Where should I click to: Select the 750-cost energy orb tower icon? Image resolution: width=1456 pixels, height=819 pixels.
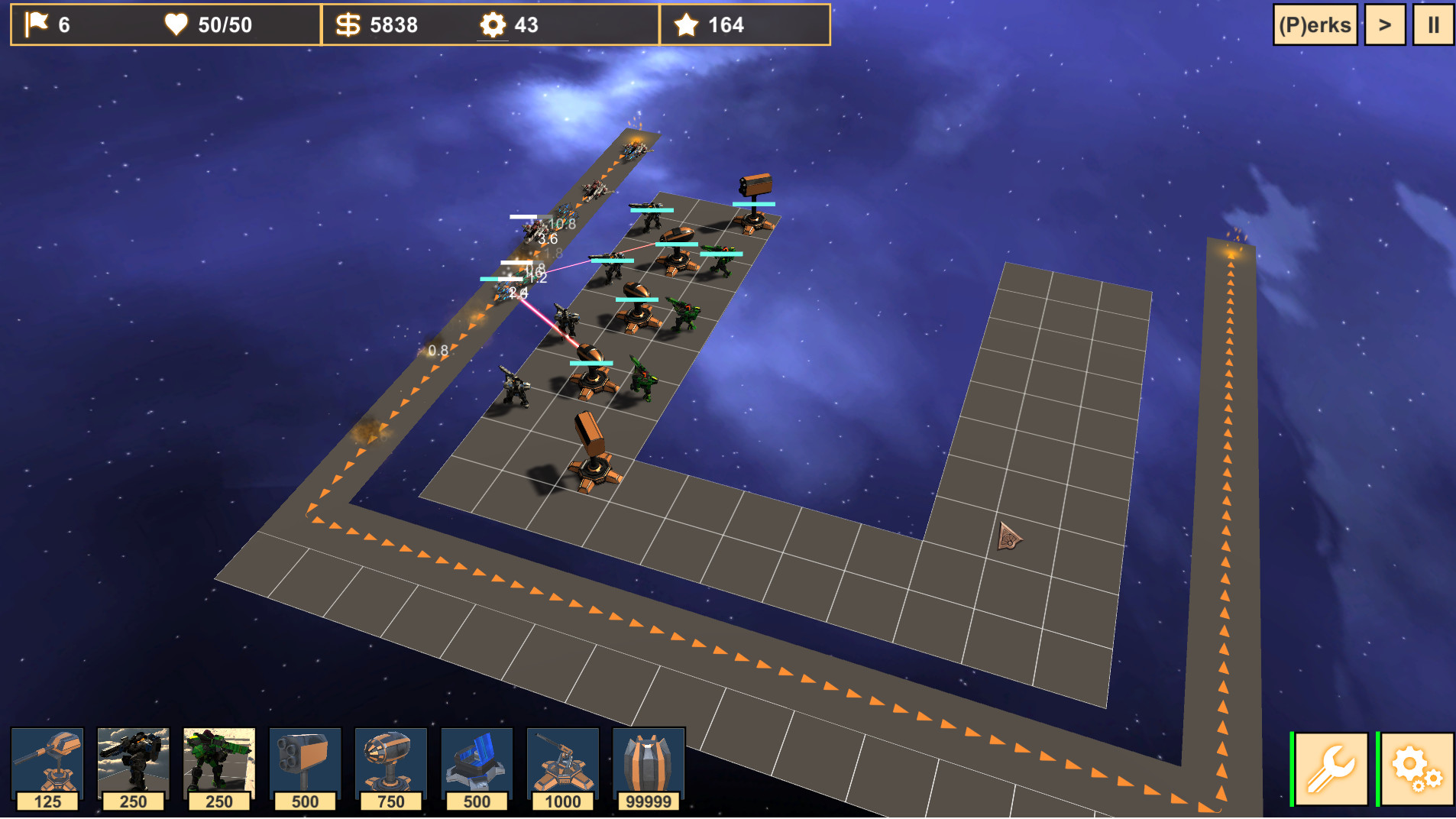(391, 764)
